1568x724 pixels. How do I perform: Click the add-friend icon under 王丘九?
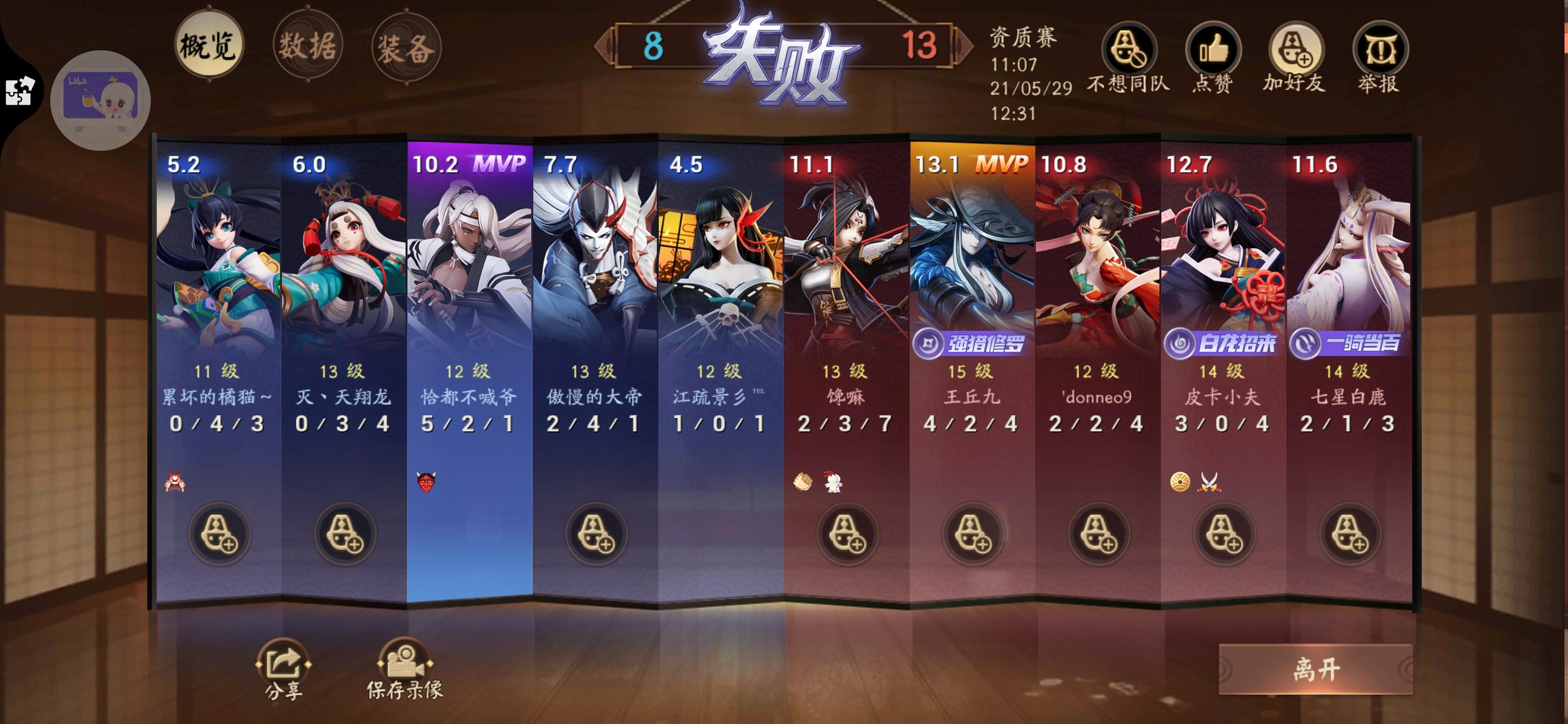tap(974, 534)
